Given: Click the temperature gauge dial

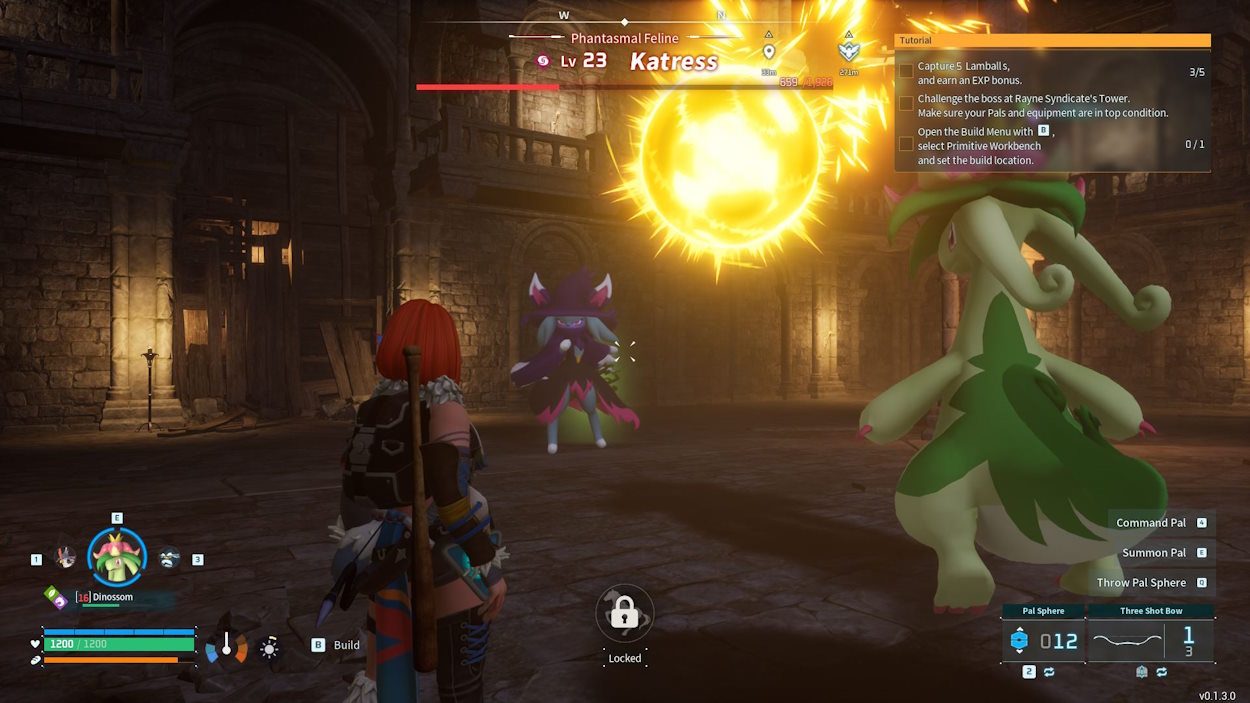Looking at the screenshot, I should tap(227, 647).
